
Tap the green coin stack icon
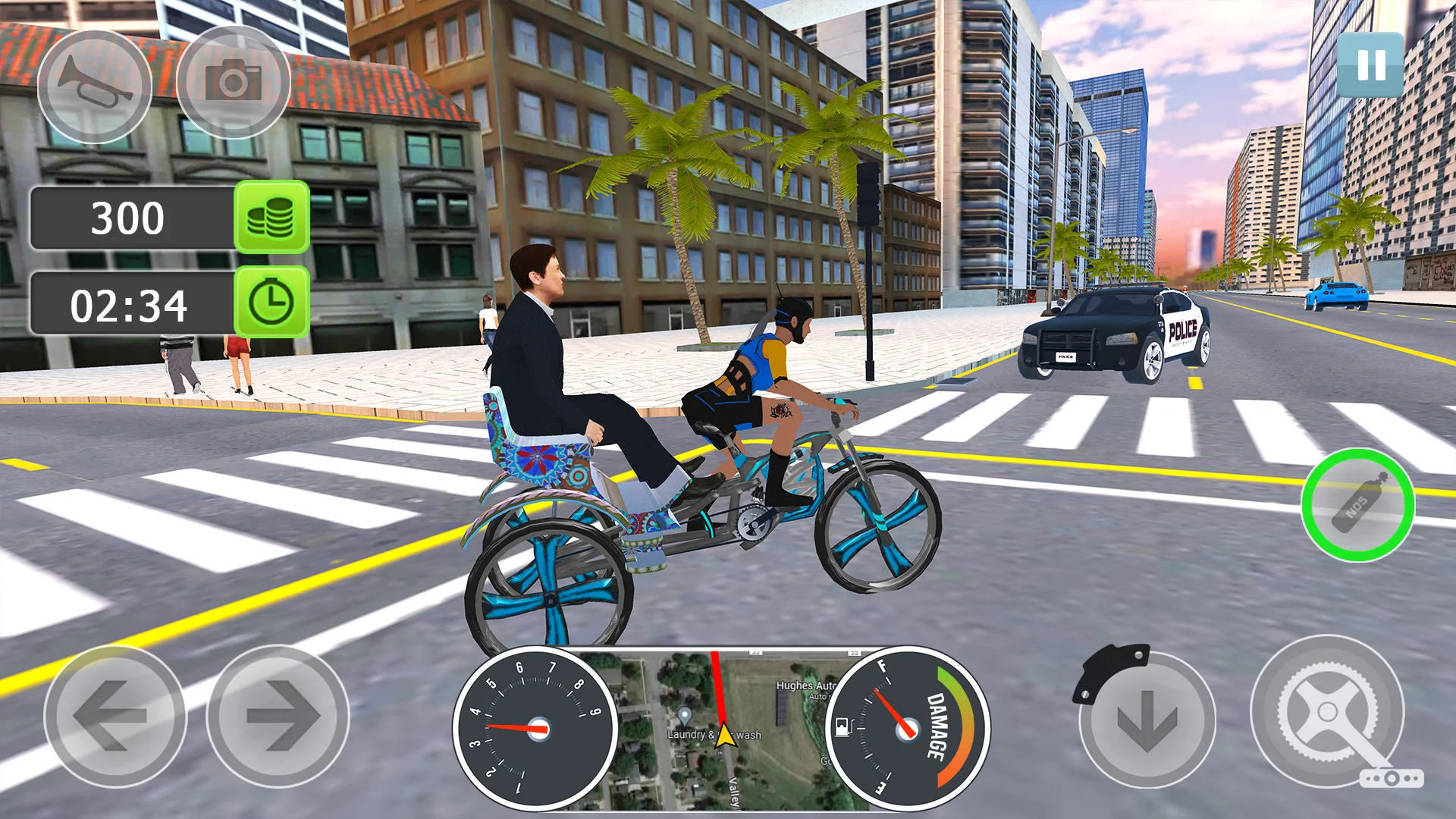click(271, 217)
